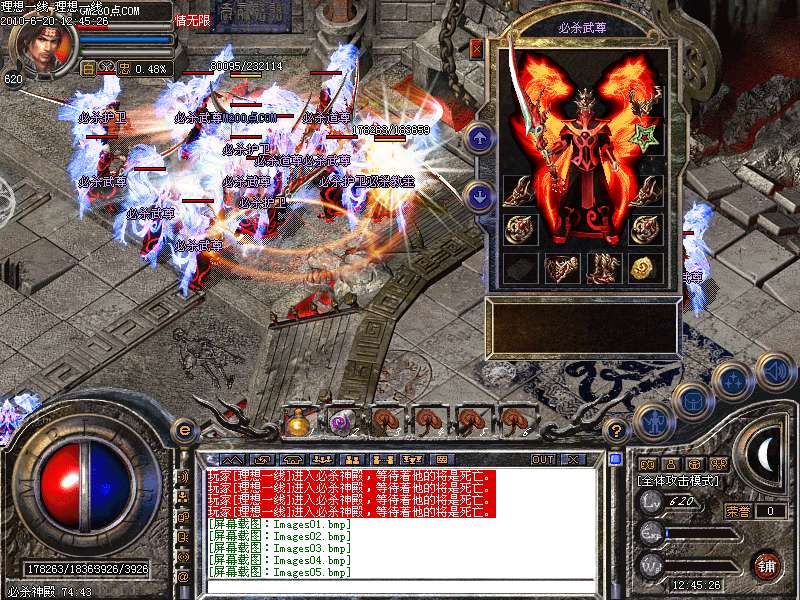Click the 白 status icon under portrait
The image size is (800, 600).
click(x=87, y=68)
